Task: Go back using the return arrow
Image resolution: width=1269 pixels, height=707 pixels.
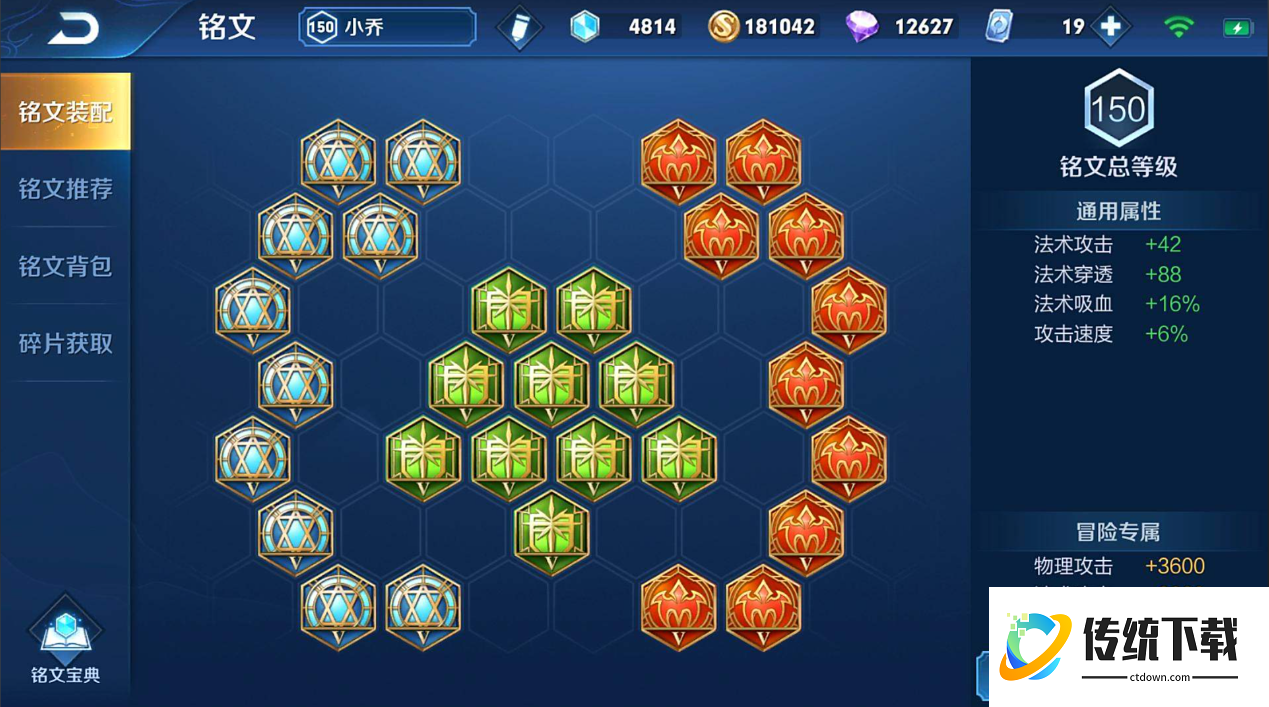Action: (x=74, y=29)
